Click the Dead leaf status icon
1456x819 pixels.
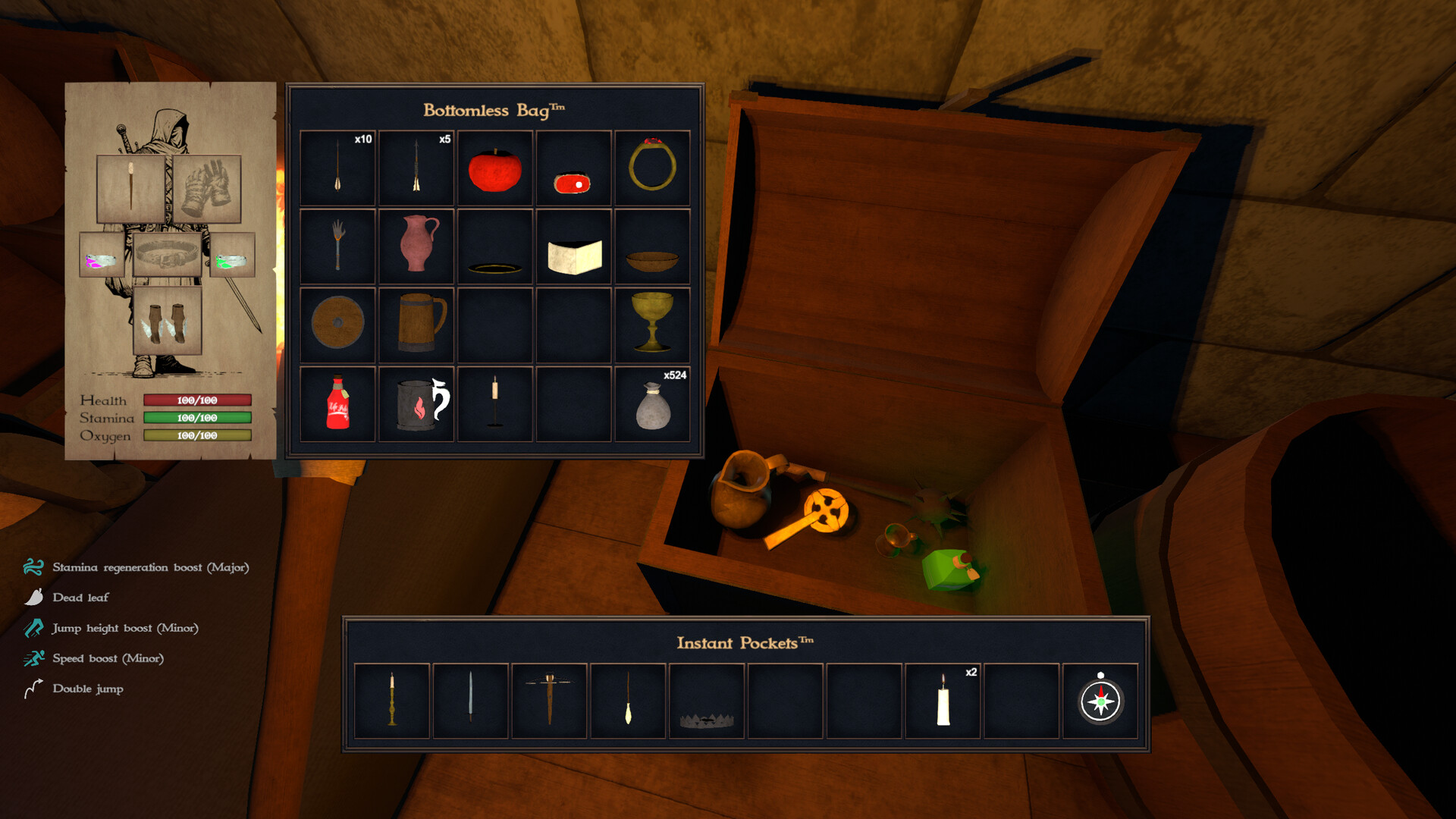(x=32, y=597)
